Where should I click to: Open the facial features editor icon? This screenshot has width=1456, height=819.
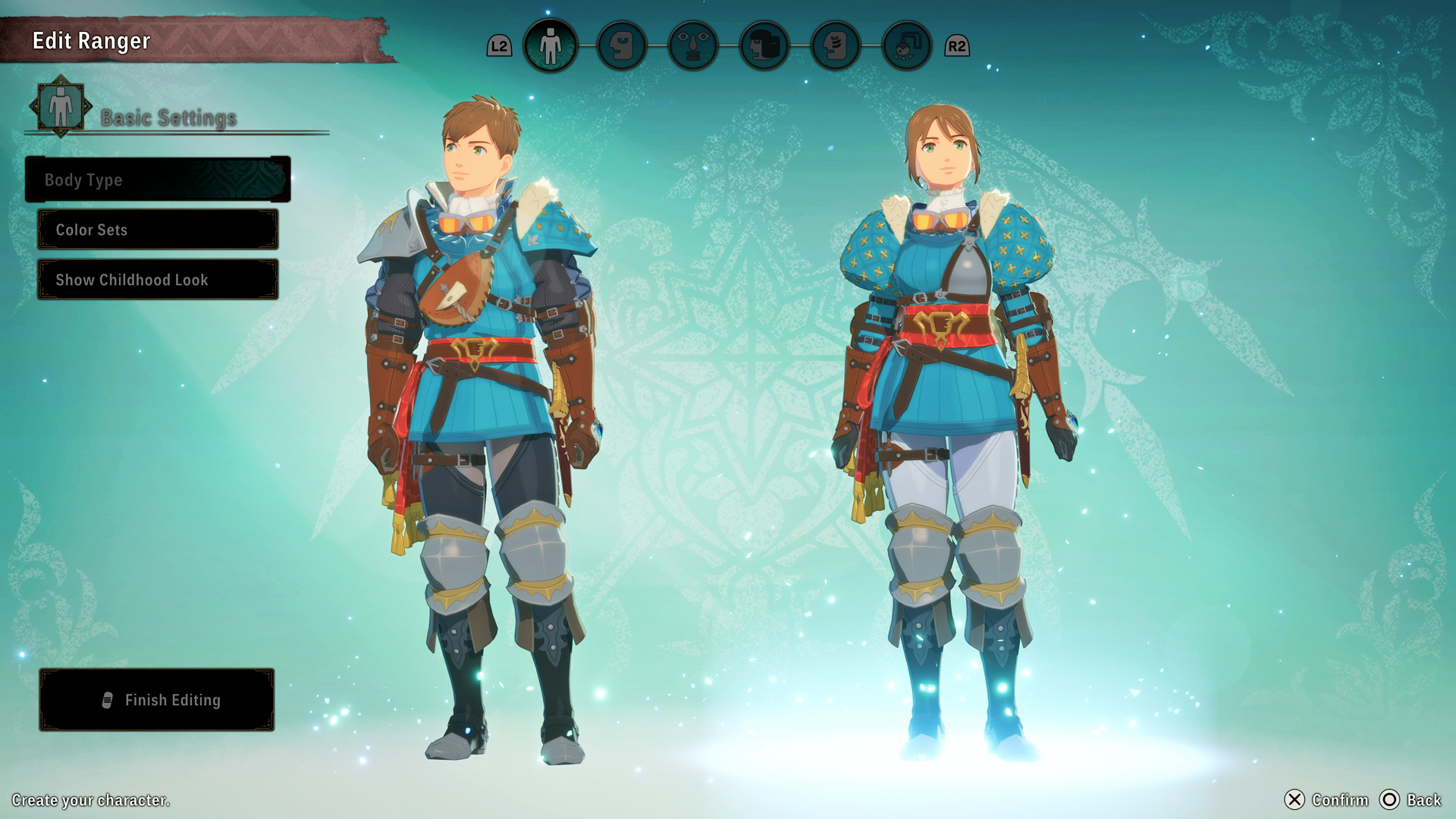(x=692, y=45)
